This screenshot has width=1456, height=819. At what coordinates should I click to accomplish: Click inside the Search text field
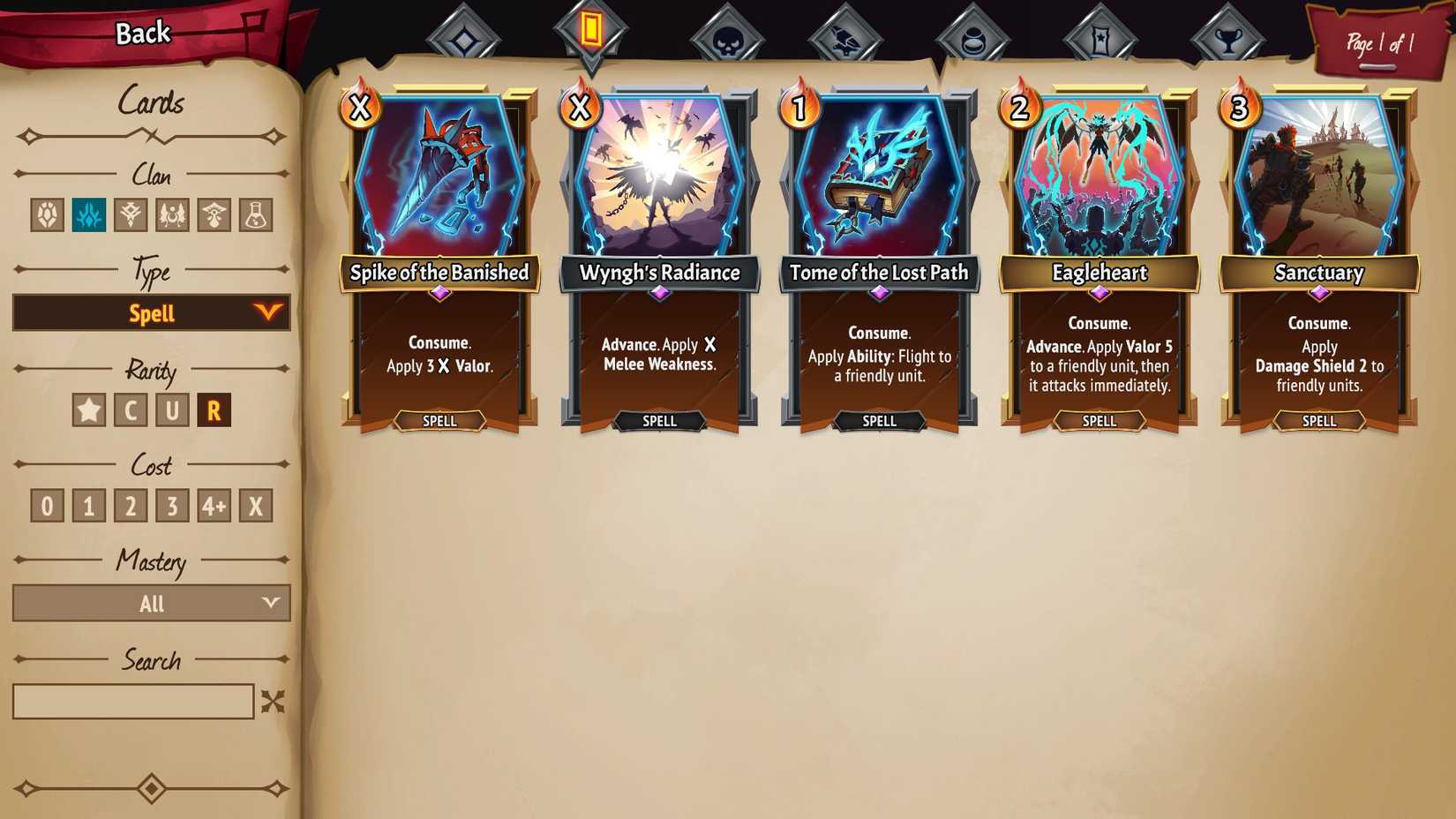coord(132,700)
